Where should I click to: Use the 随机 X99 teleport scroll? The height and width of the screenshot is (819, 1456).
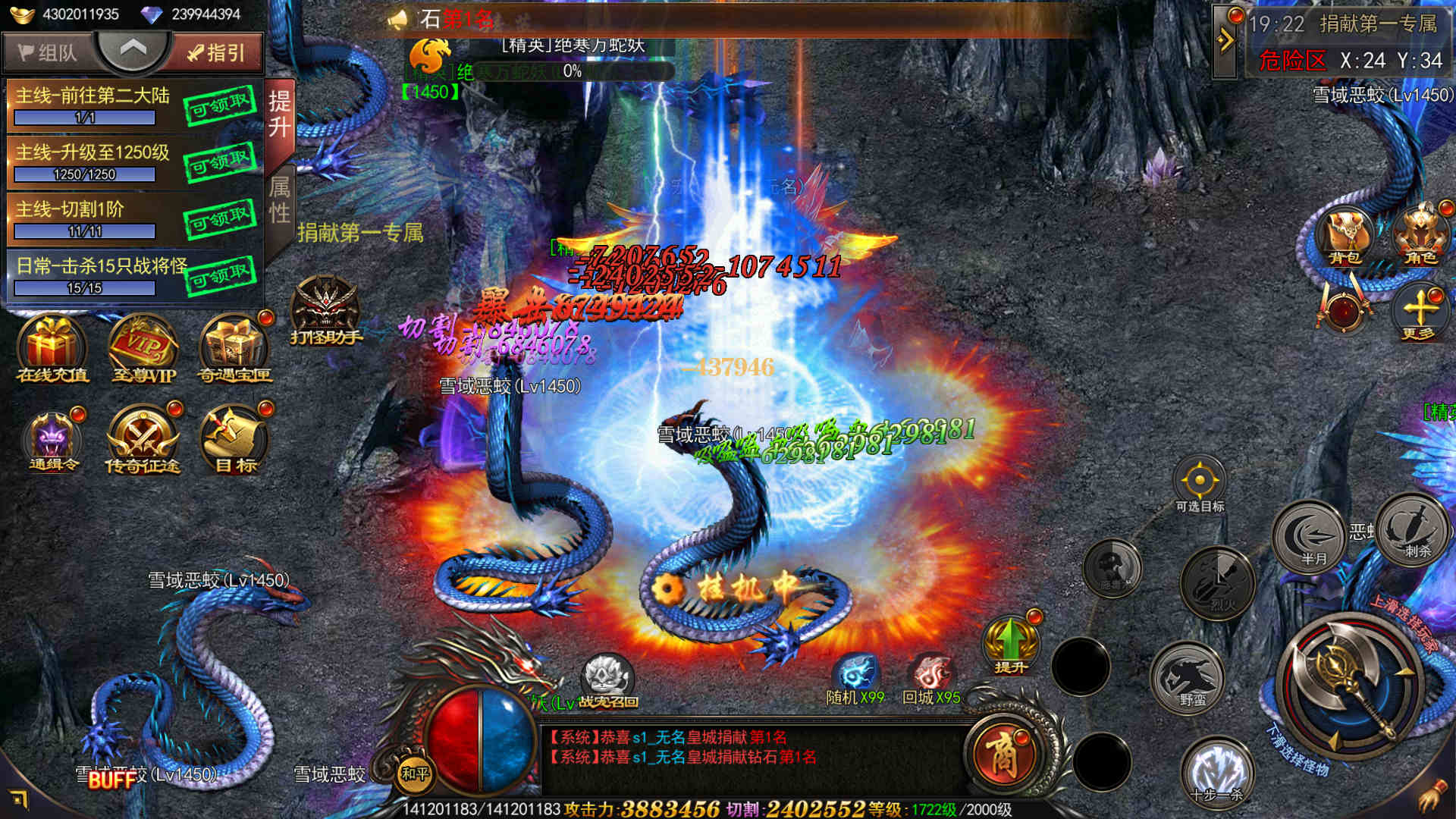(856, 676)
